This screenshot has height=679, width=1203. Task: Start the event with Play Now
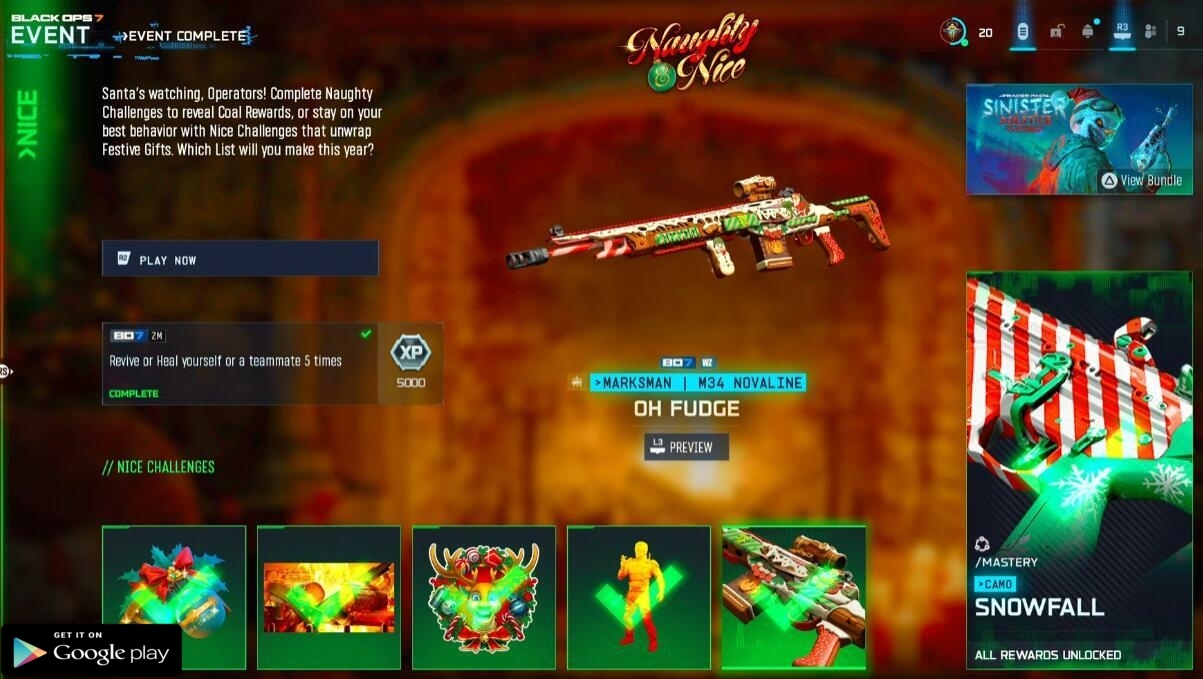pos(240,259)
